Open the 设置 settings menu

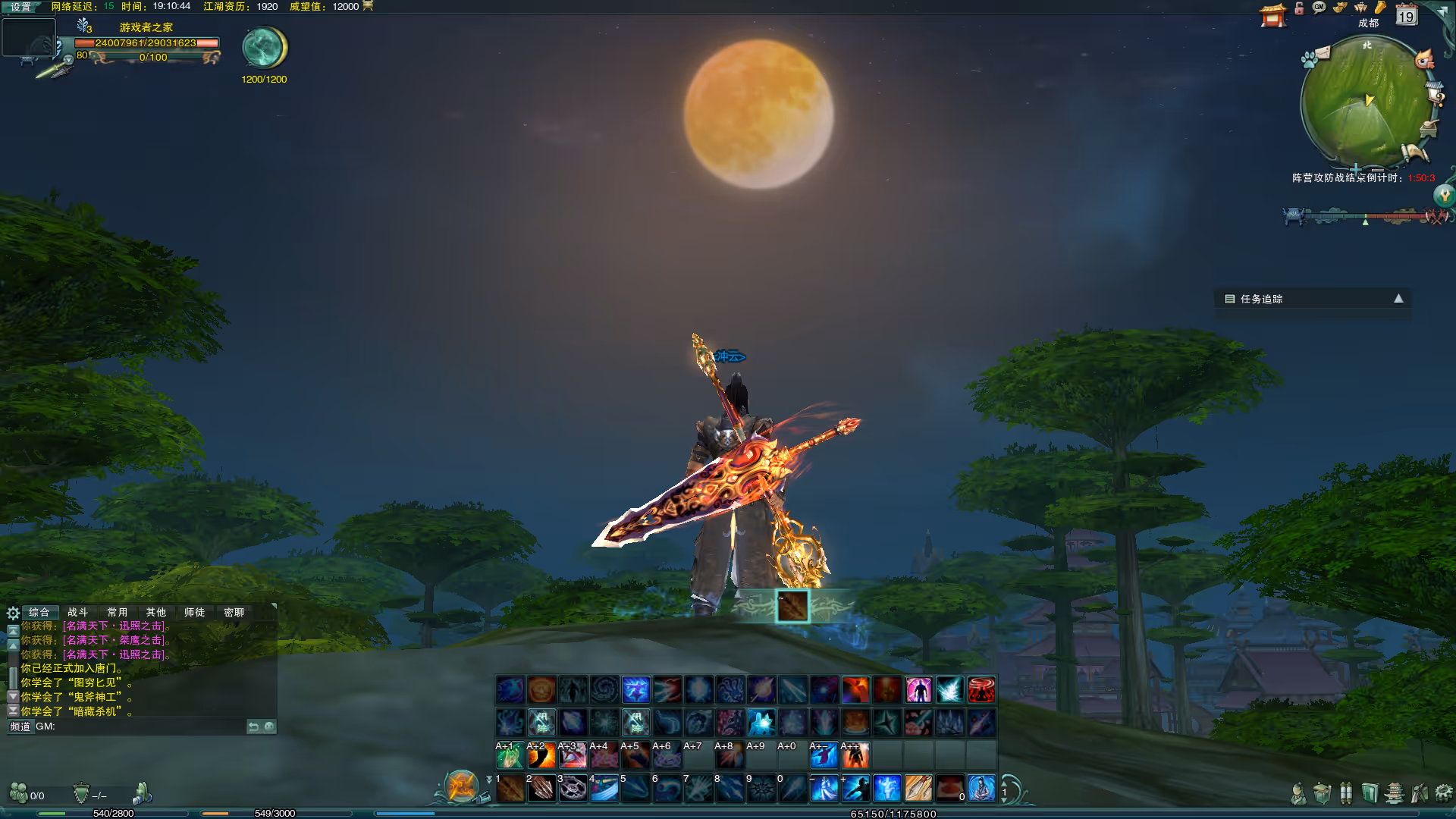pos(20,7)
